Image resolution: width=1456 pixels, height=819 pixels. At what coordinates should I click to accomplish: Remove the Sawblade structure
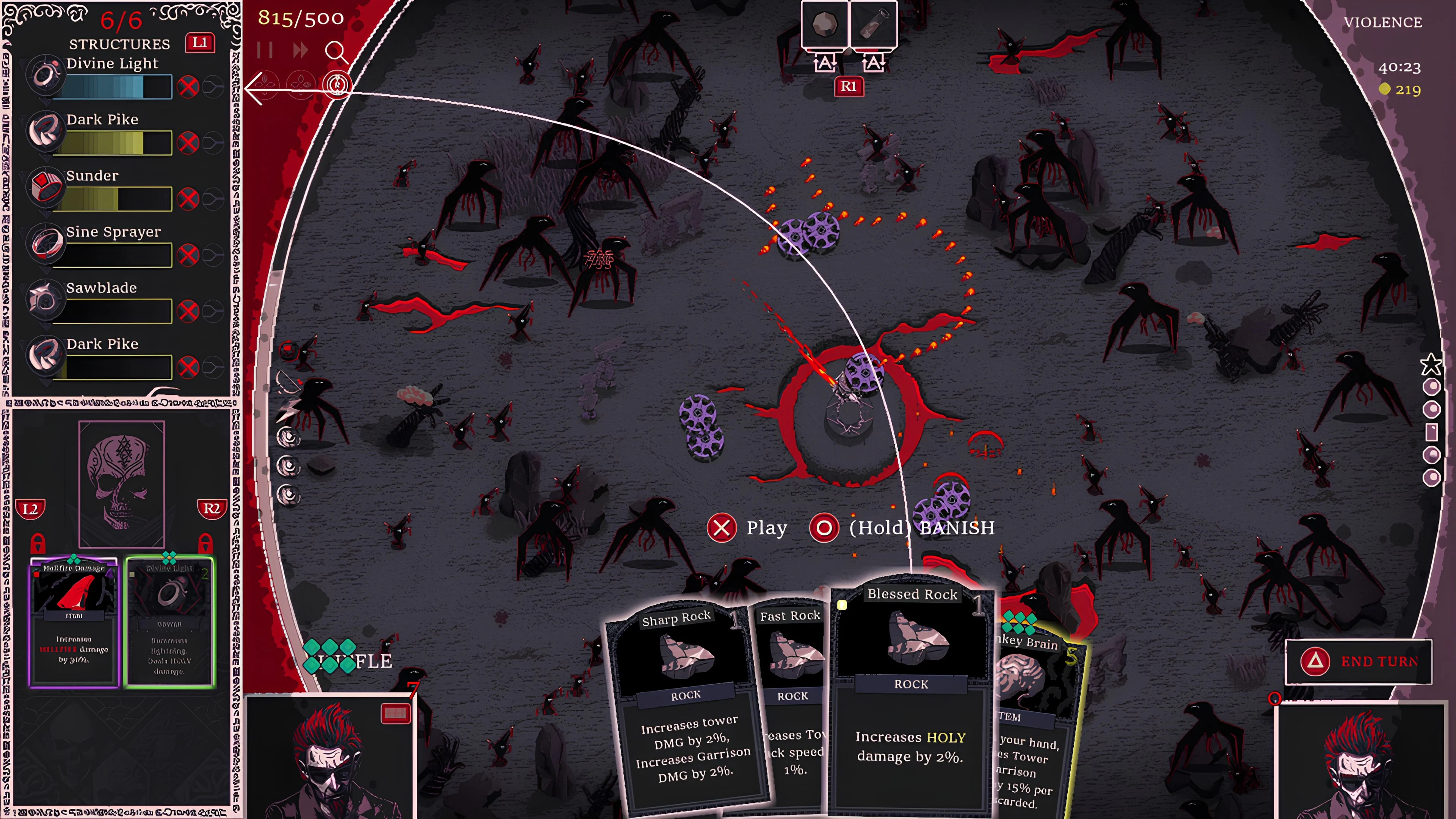(x=188, y=311)
